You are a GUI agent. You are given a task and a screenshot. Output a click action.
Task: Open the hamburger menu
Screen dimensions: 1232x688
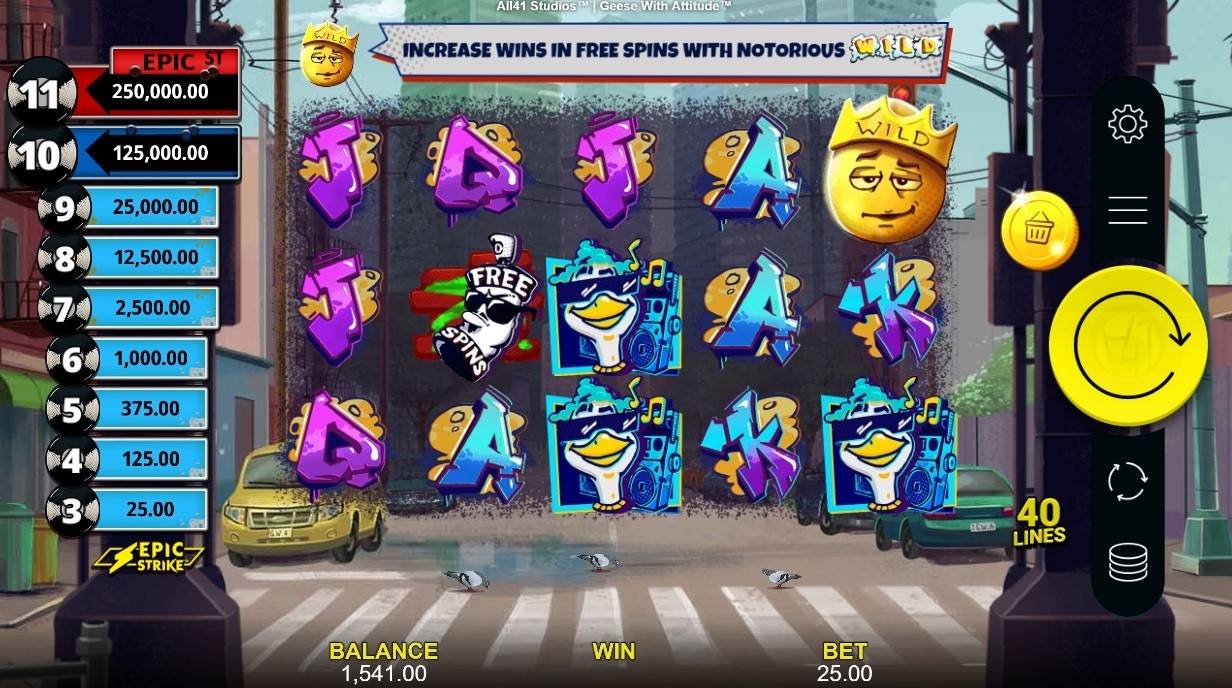click(1127, 210)
